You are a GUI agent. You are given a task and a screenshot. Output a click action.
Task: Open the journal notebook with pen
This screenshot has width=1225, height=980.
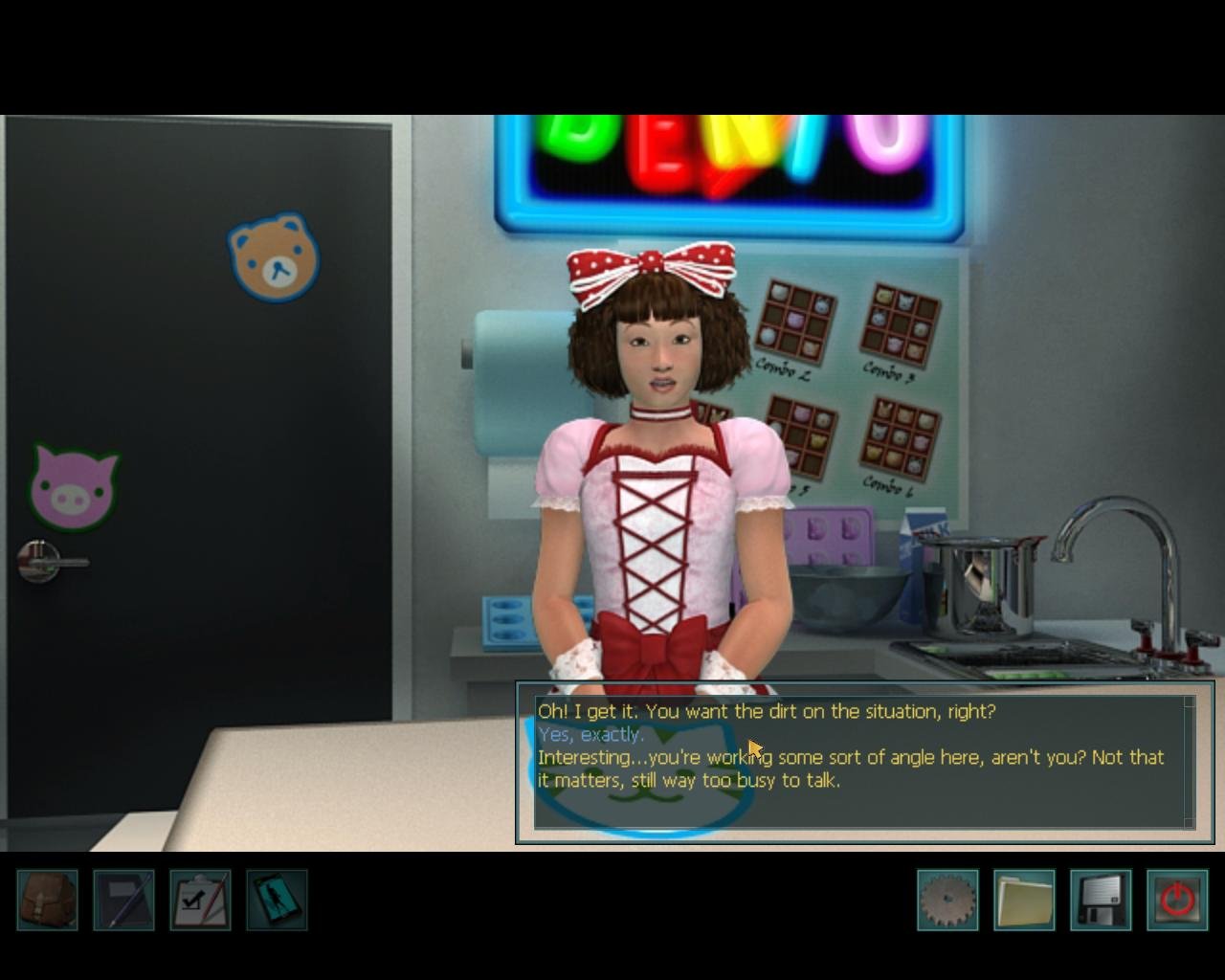(123, 900)
